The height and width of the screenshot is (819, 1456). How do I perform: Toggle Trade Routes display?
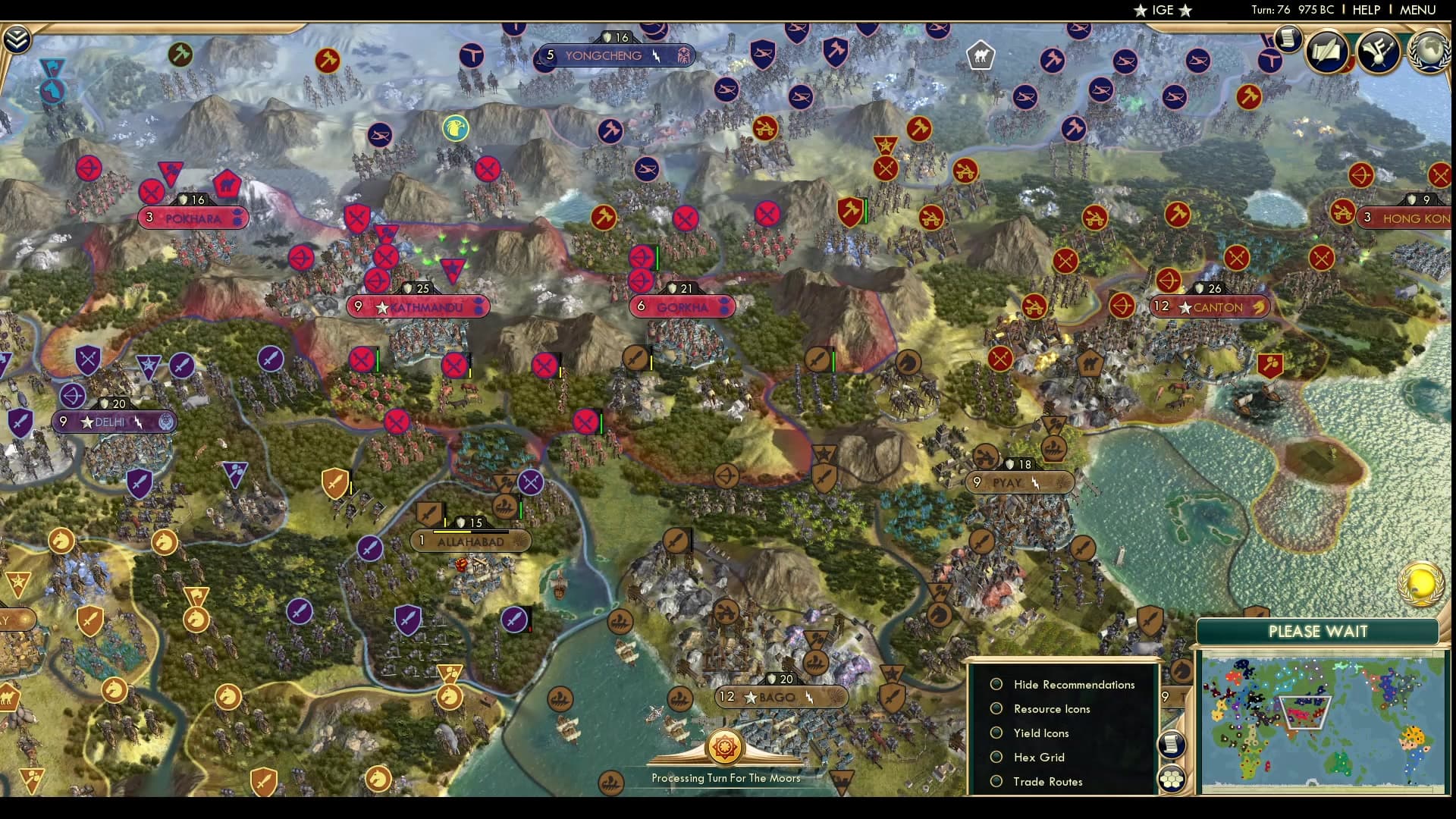(996, 781)
